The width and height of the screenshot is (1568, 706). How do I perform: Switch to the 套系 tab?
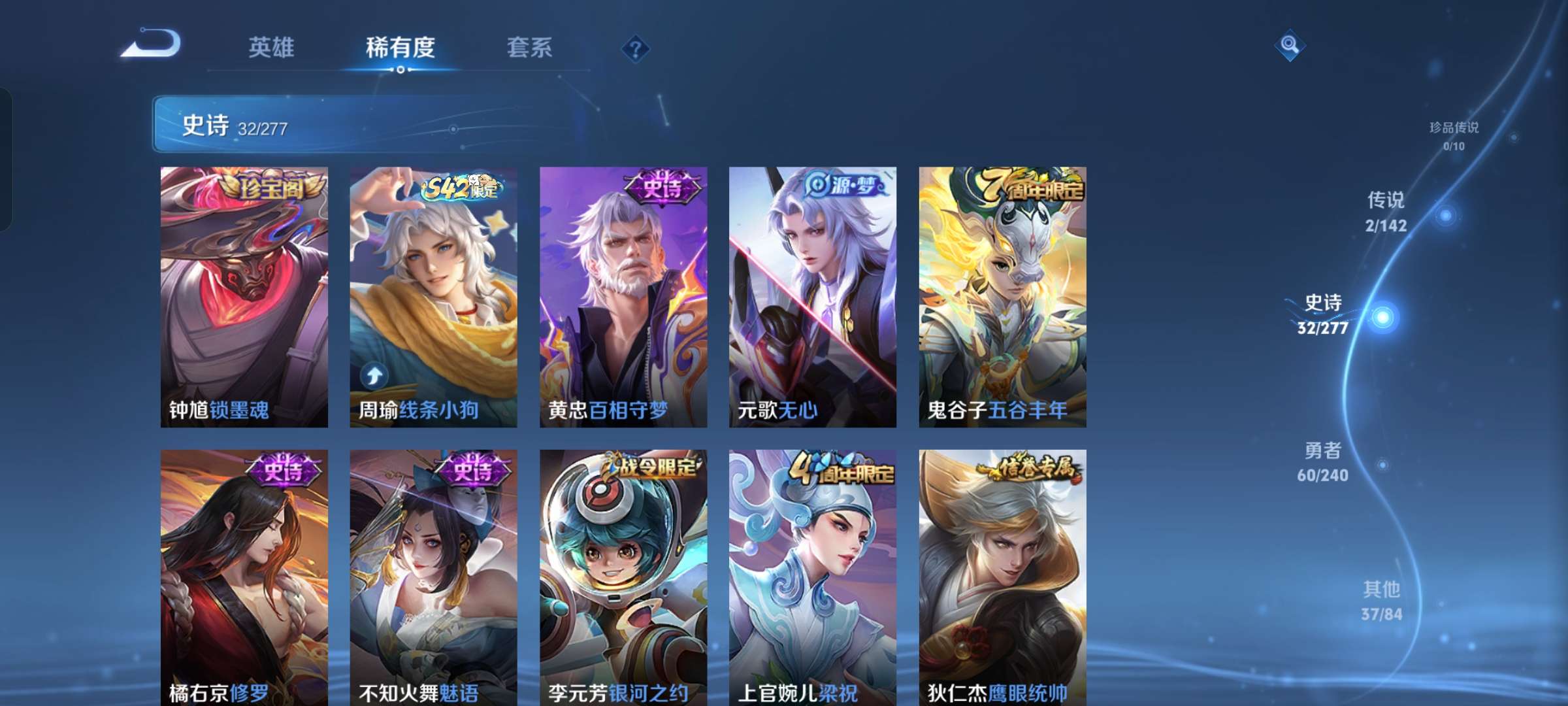point(529,48)
